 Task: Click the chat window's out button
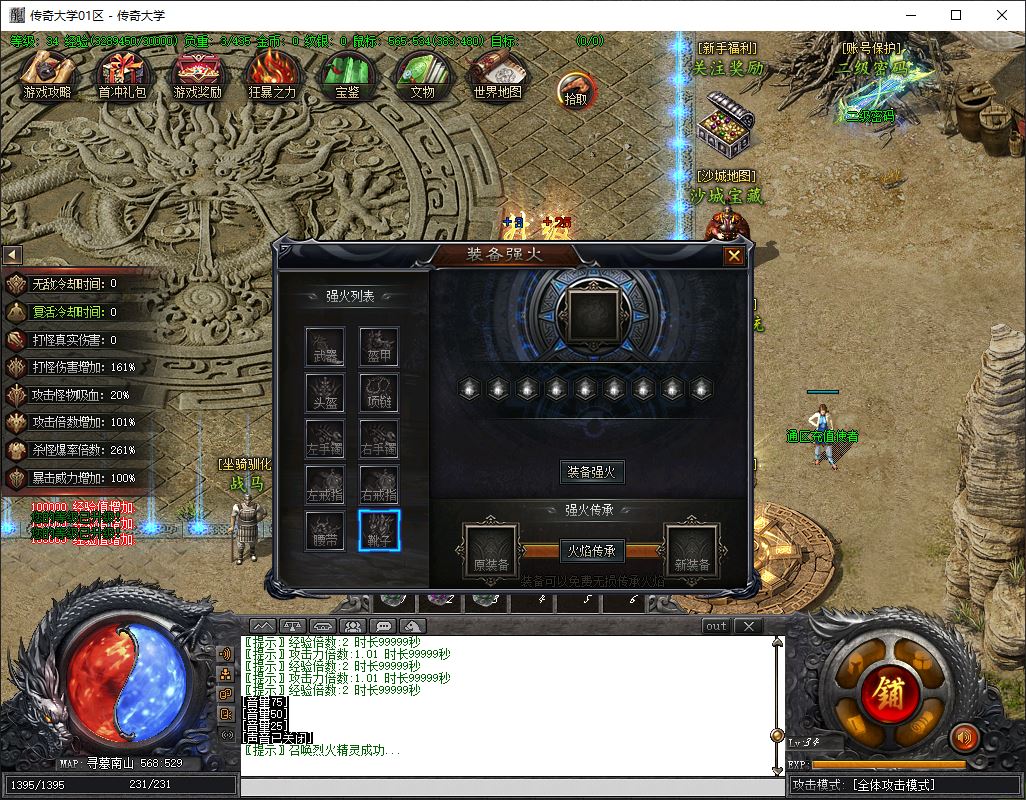click(716, 626)
